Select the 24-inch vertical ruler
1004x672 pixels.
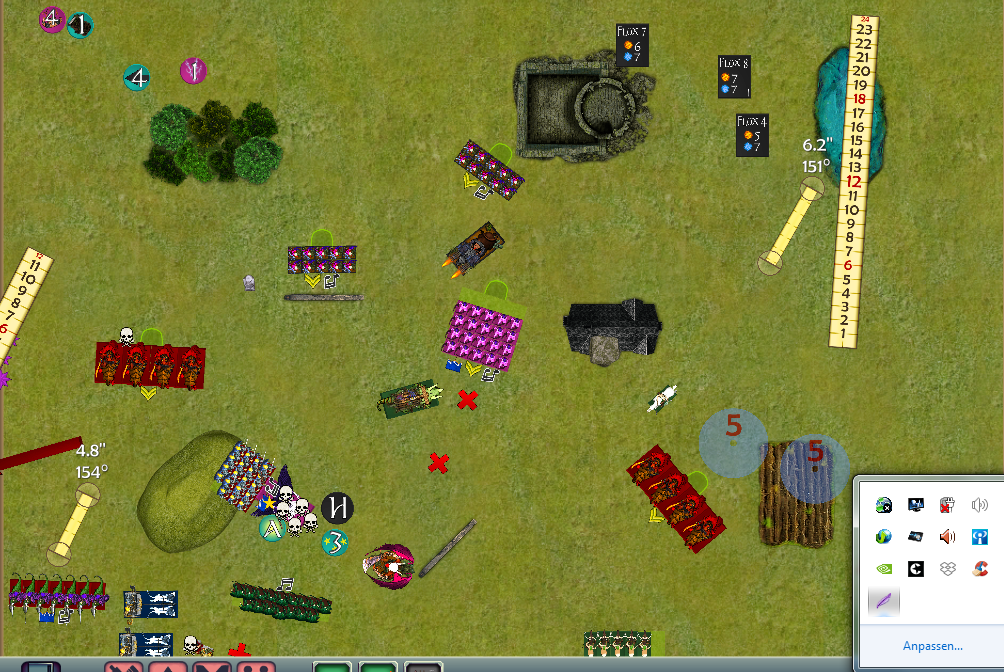coord(855,180)
